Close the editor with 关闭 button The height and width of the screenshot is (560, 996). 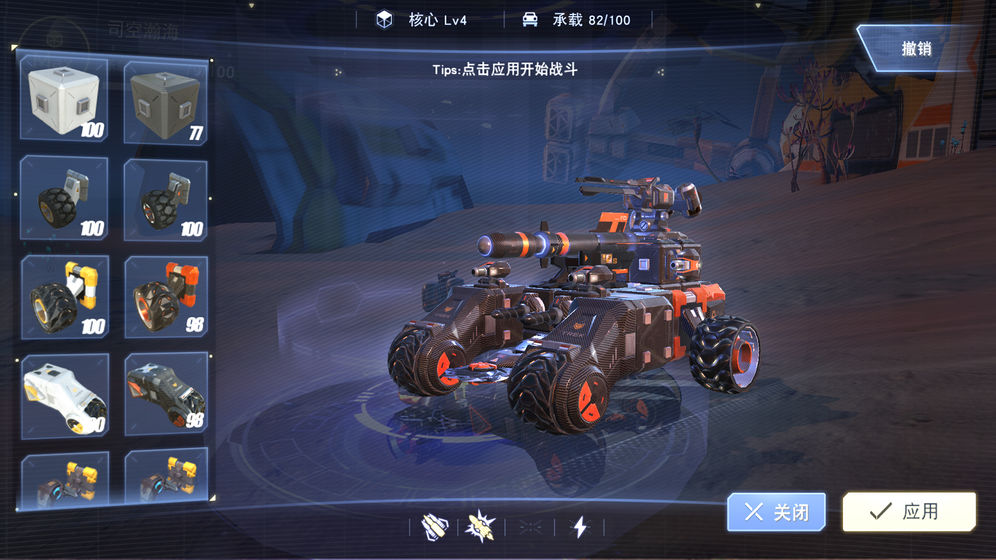(776, 512)
